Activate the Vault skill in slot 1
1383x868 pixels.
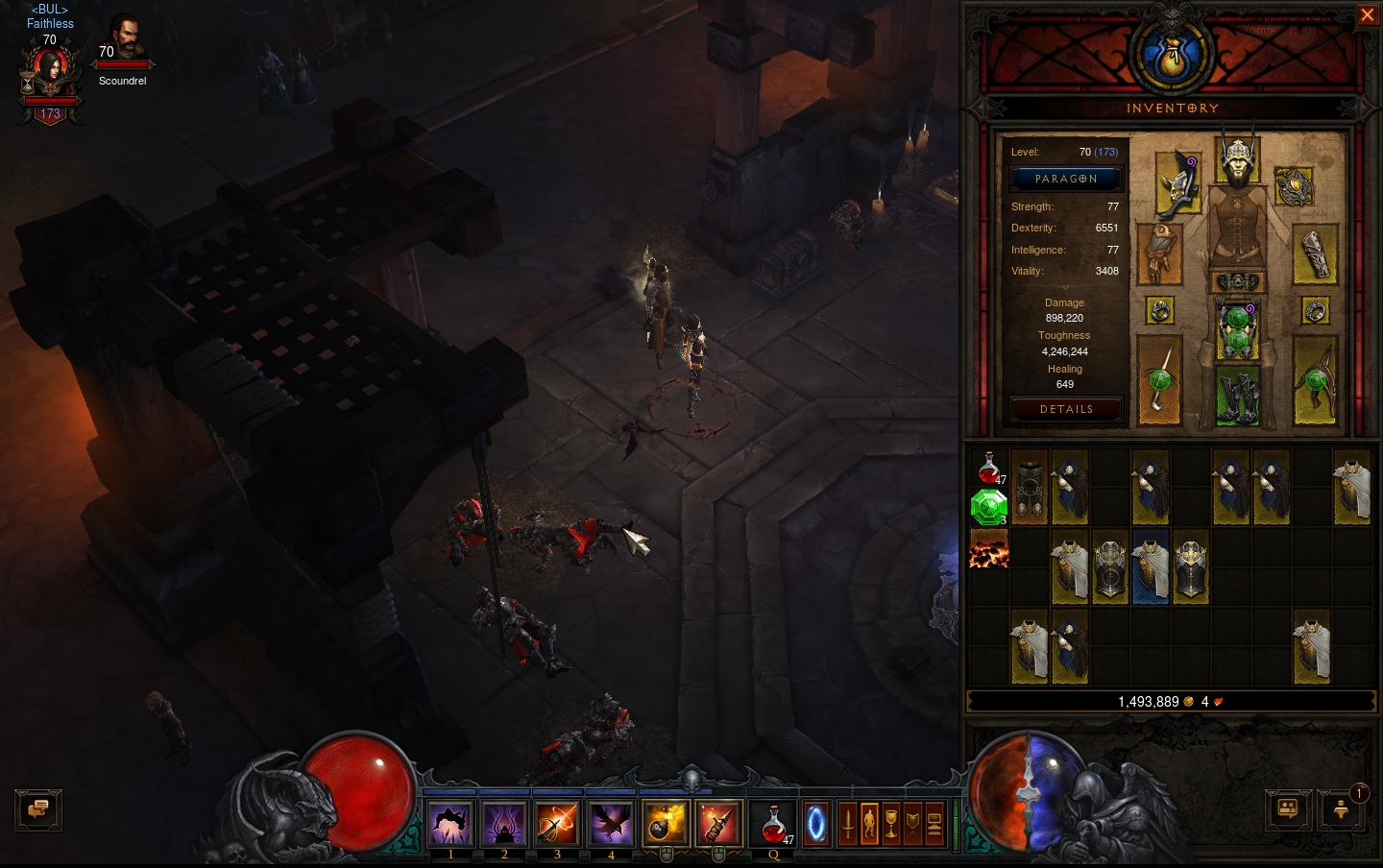(450, 824)
